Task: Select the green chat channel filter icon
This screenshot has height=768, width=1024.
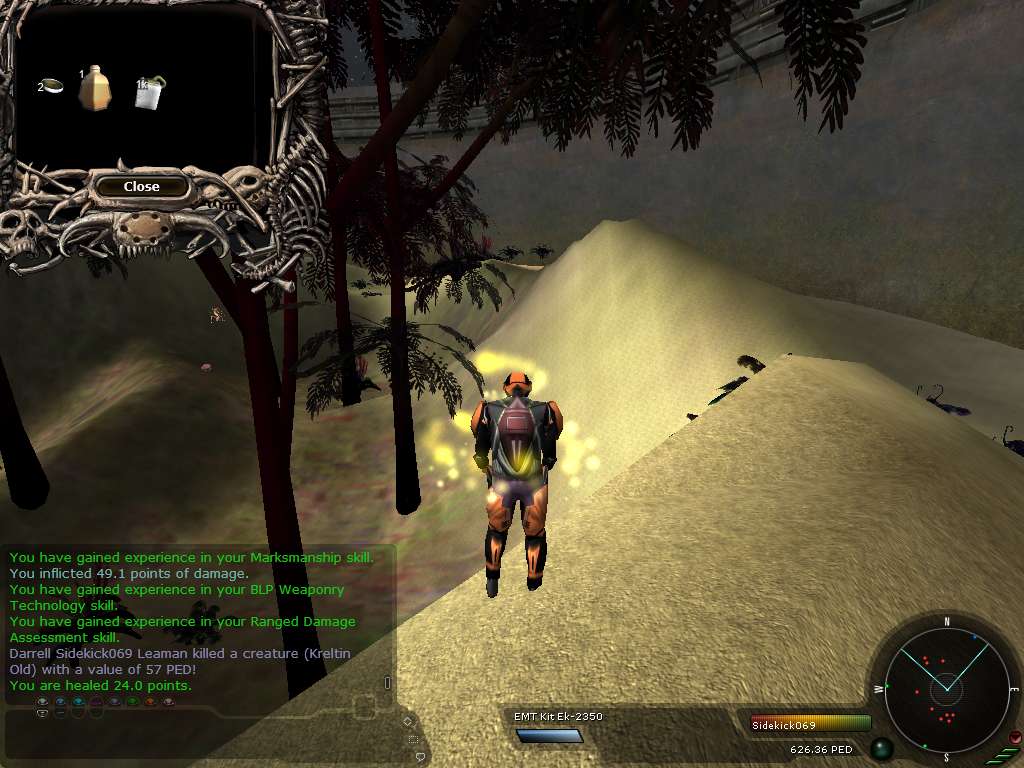Action: (133, 703)
